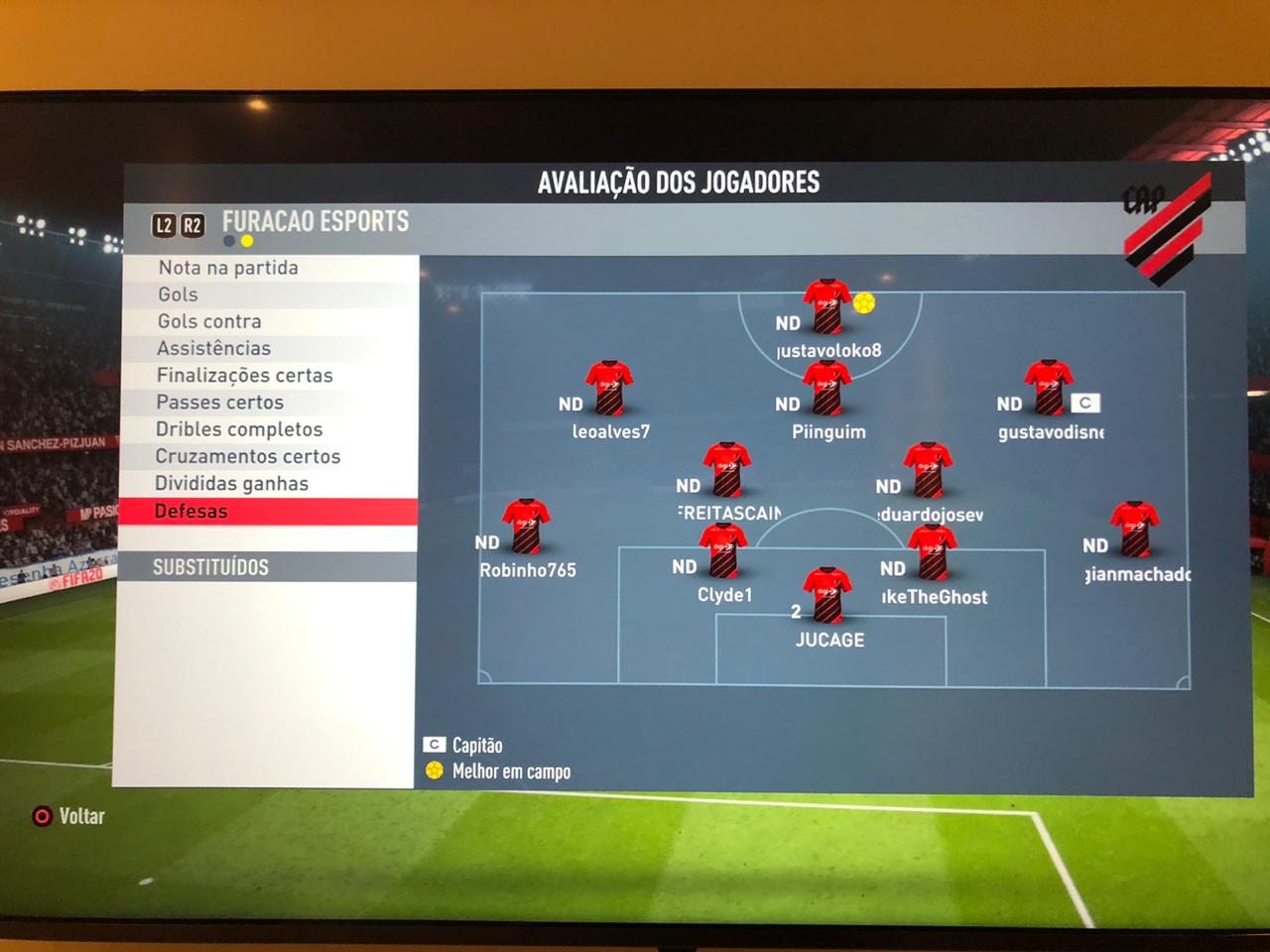Show the Divididas ganhas stat
The height and width of the screenshot is (952, 1270).
[x=231, y=483]
